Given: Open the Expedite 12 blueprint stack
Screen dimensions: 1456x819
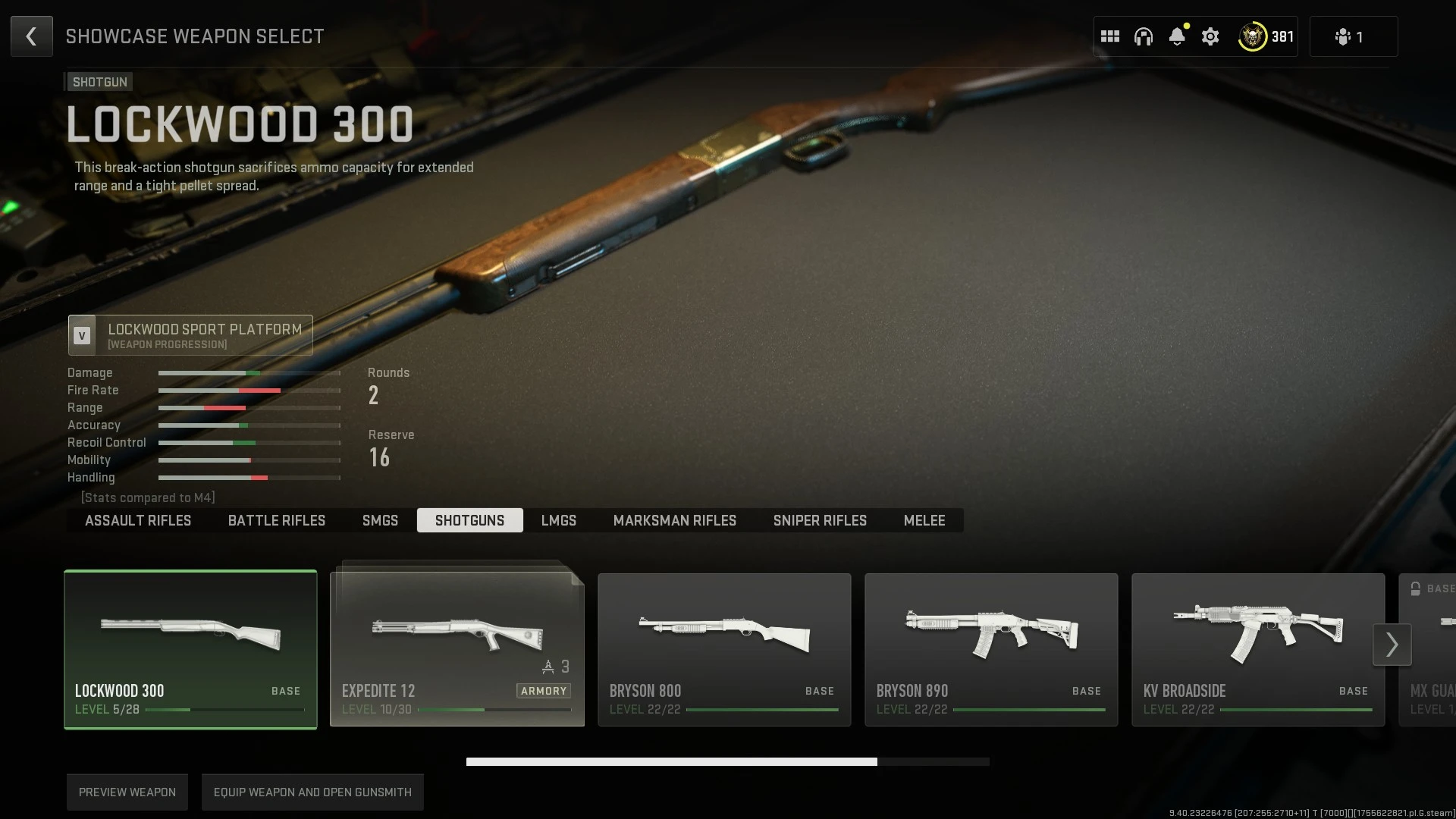Looking at the screenshot, I should pos(456,649).
